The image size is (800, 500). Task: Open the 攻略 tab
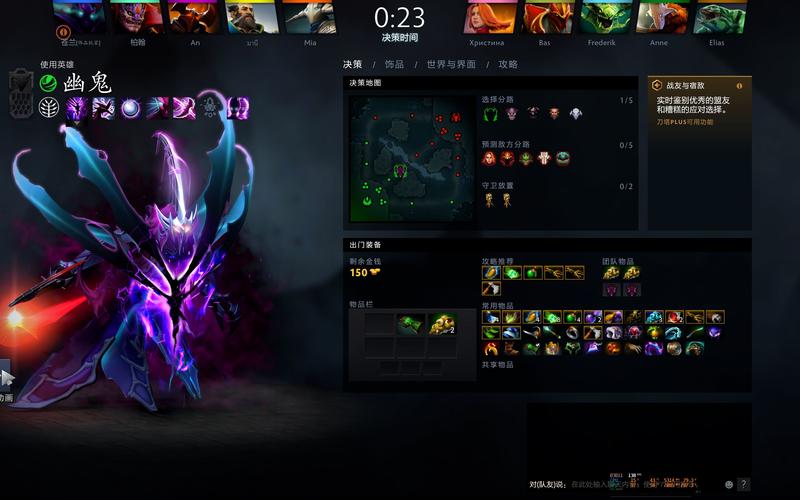508,64
